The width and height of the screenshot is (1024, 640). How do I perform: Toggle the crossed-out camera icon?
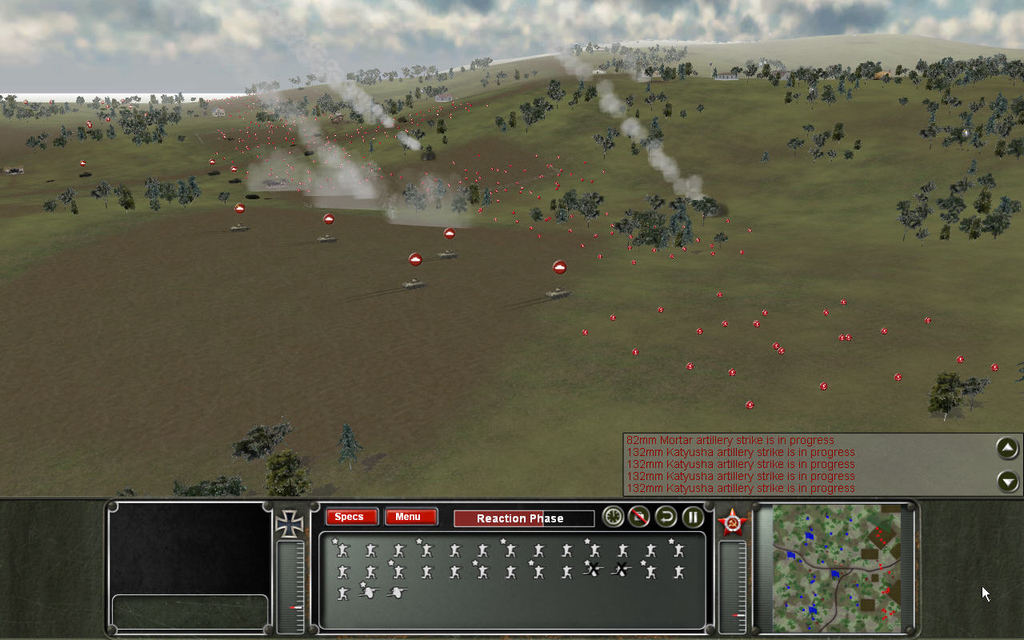point(639,517)
